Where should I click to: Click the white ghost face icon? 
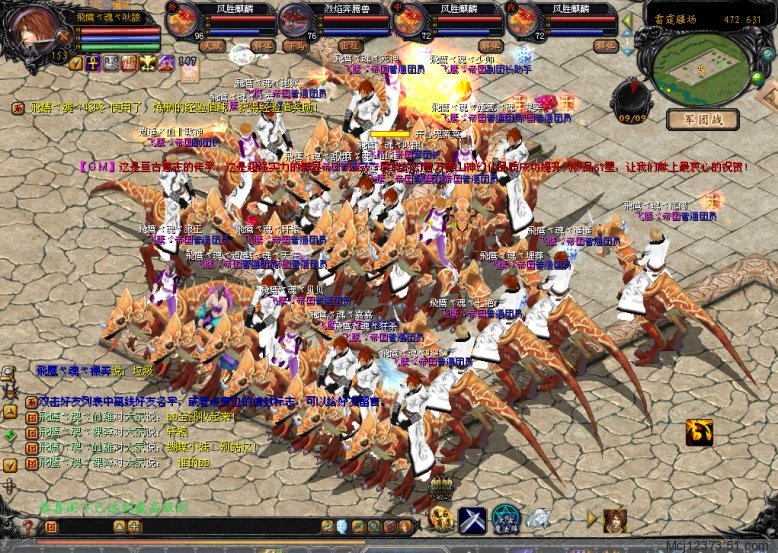coord(341,526)
